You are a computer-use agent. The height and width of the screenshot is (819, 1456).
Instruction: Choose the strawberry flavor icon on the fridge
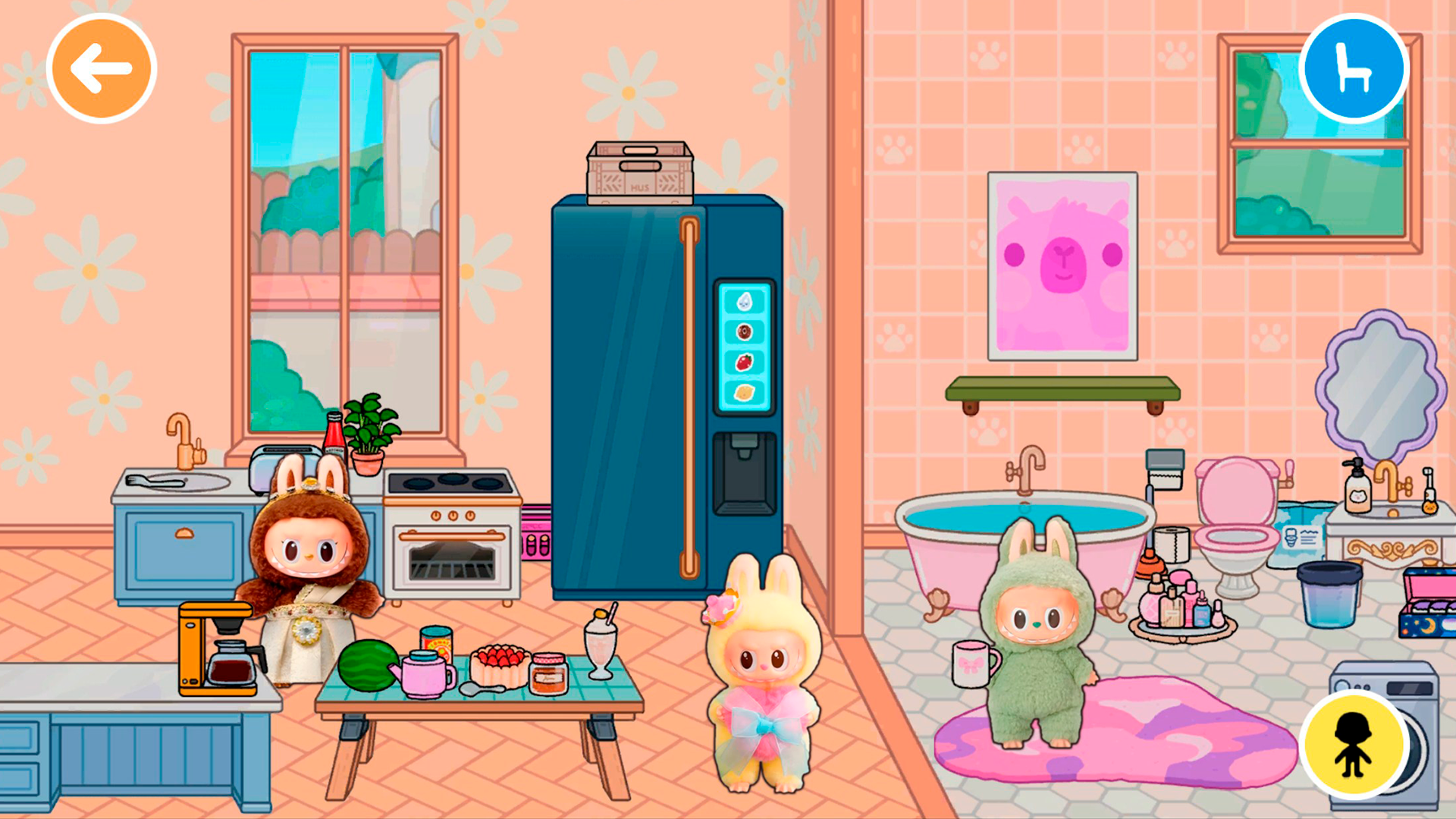[x=745, y=361]
